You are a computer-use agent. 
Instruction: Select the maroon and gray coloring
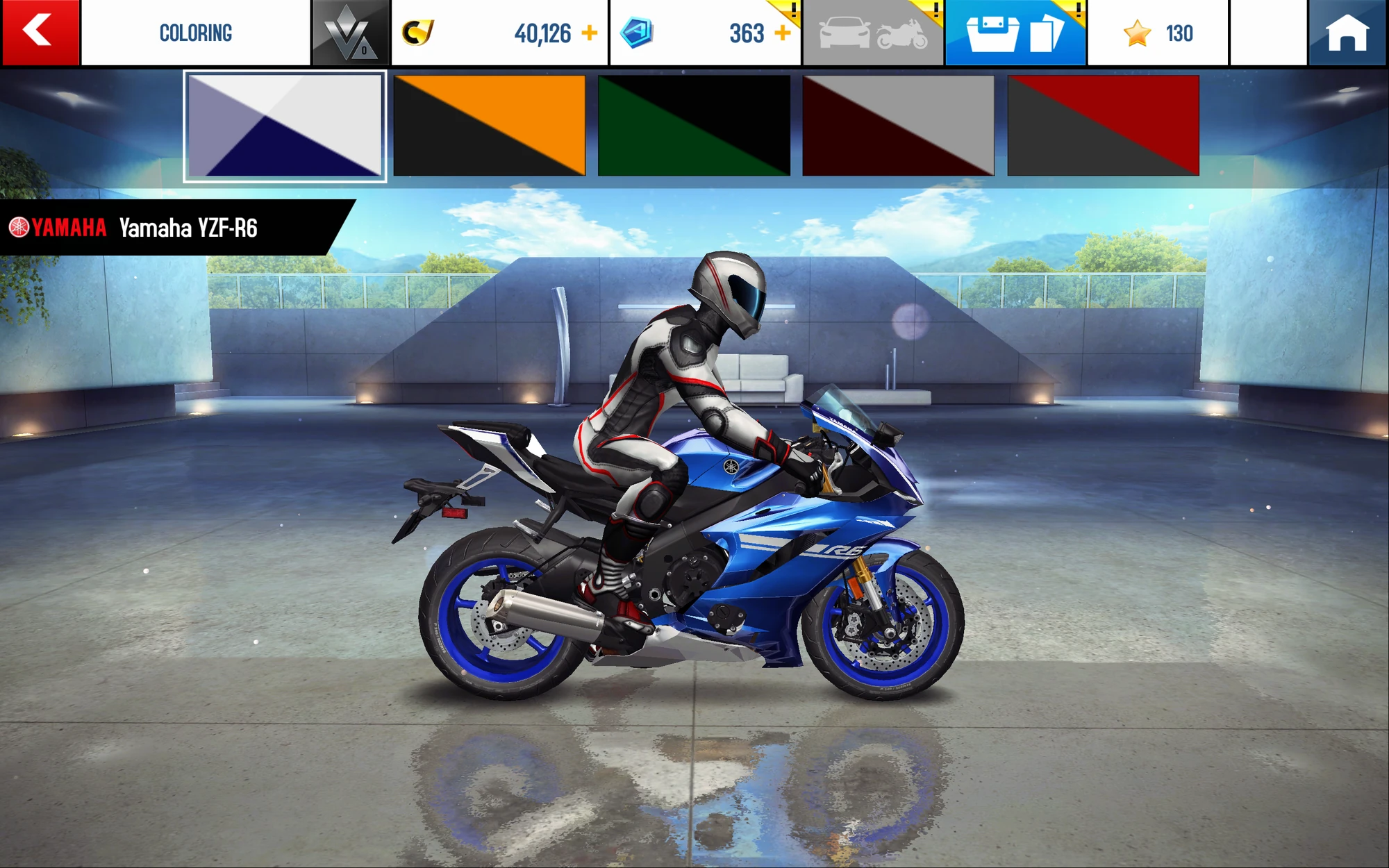pyautogui.click(x=899, y=125)
